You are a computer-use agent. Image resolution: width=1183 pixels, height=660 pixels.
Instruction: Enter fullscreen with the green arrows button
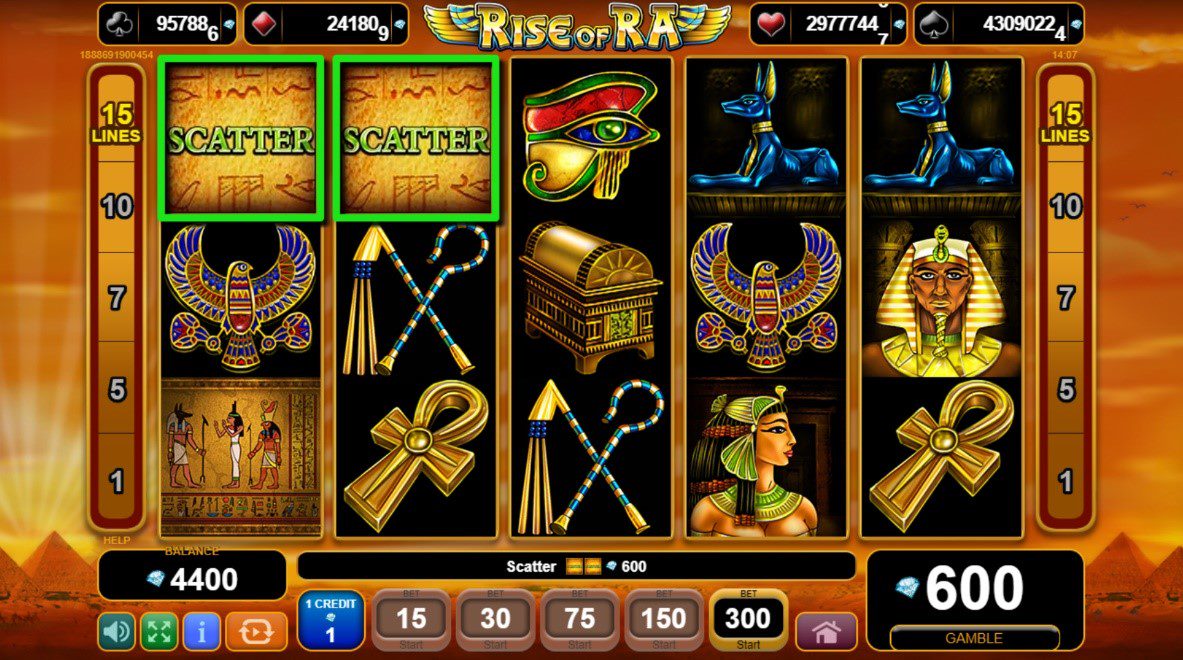(x=159, y=631)
